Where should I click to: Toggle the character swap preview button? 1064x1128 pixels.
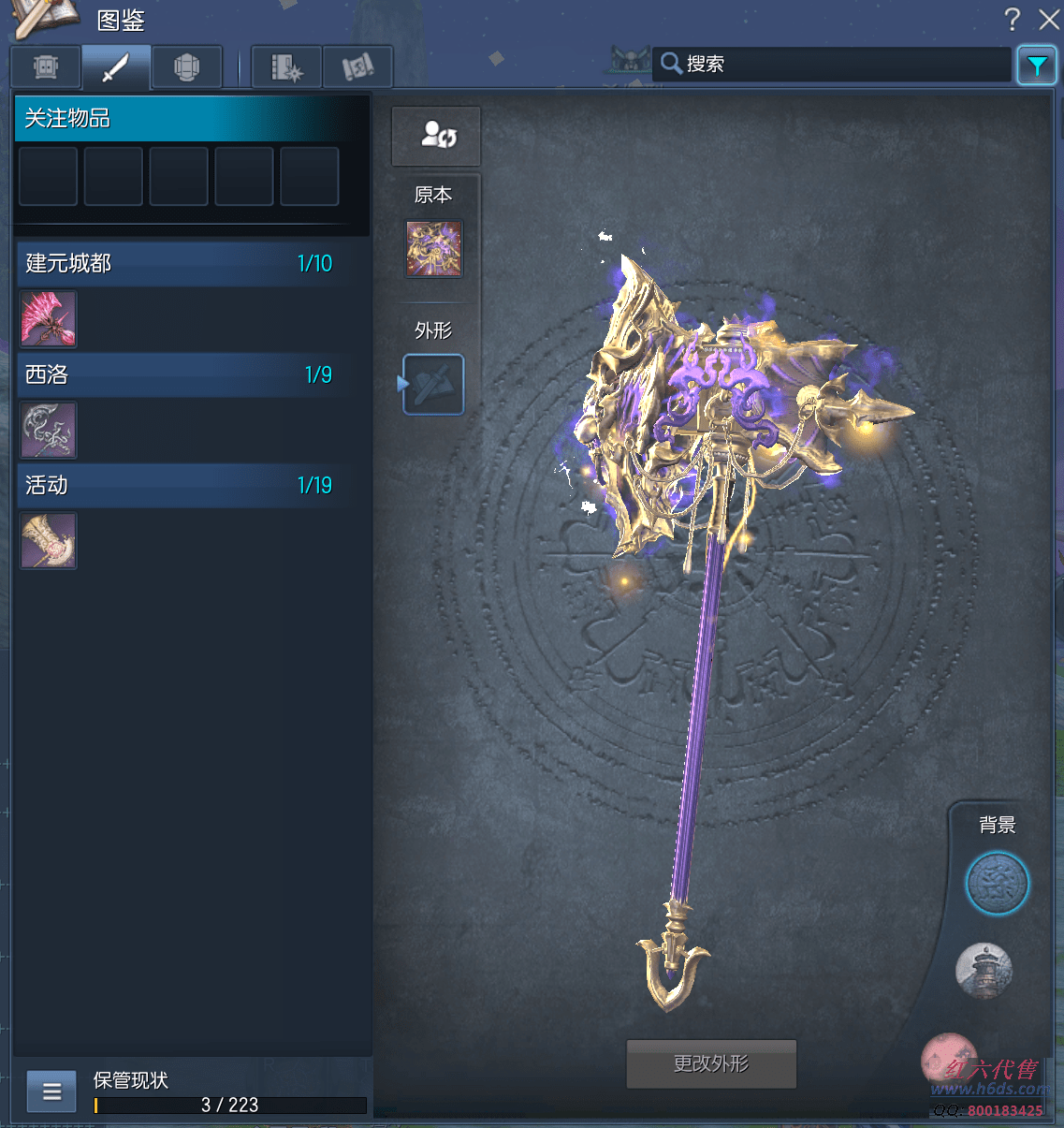tap(436, 136)
